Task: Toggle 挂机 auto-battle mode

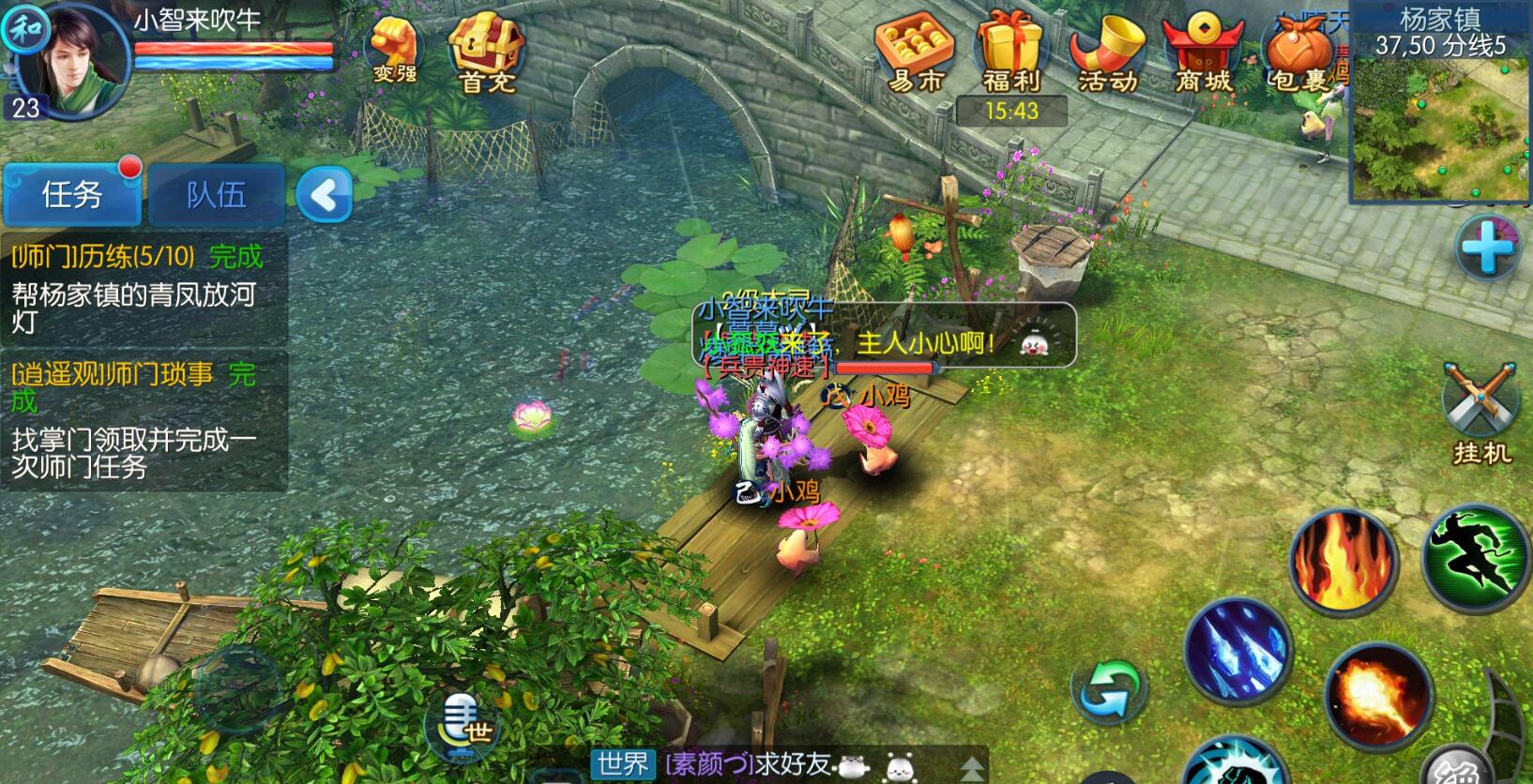Action: 1481,413
